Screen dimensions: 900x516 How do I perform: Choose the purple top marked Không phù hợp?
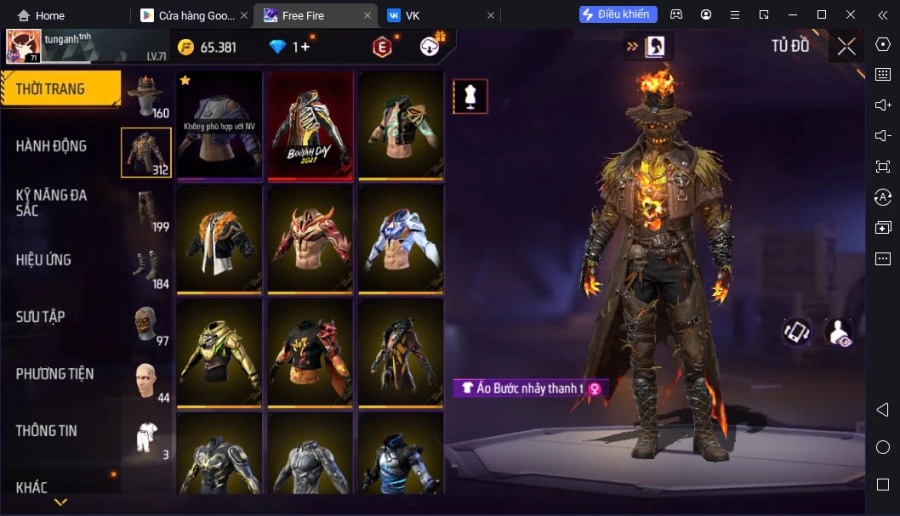[219, 125]
